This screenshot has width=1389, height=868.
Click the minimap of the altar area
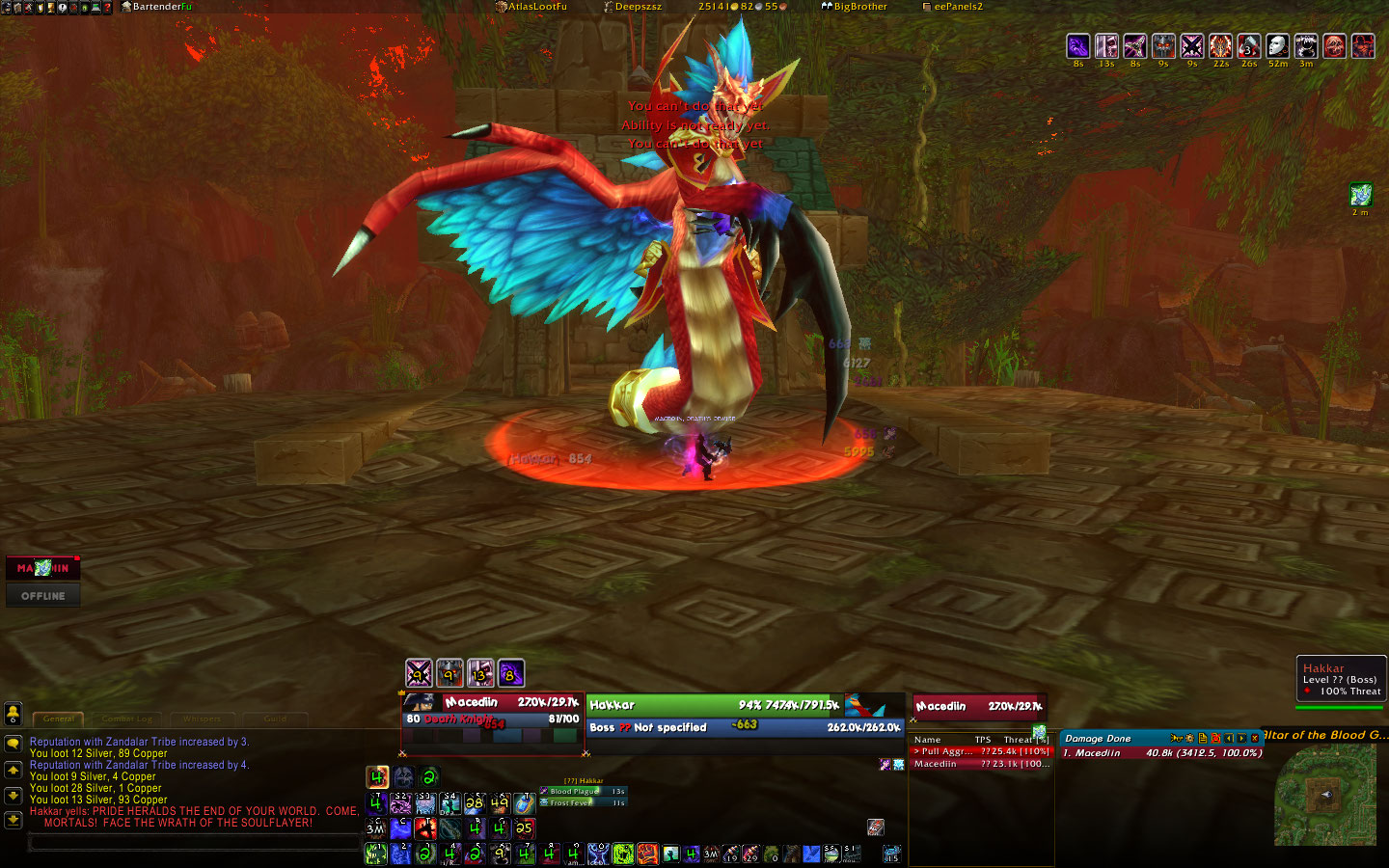pos(1324,794)
